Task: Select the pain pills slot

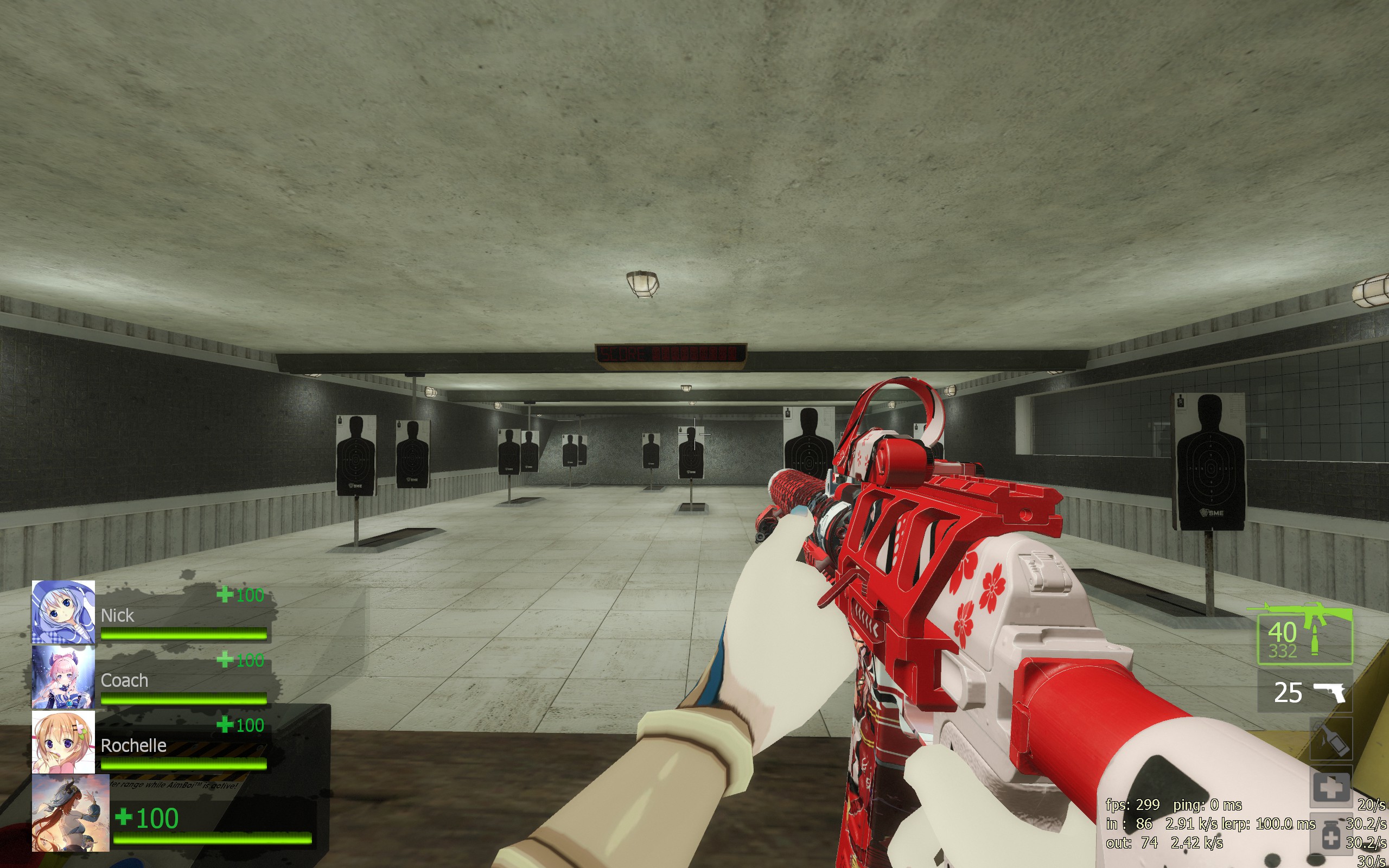Action: click(1331, 835)
